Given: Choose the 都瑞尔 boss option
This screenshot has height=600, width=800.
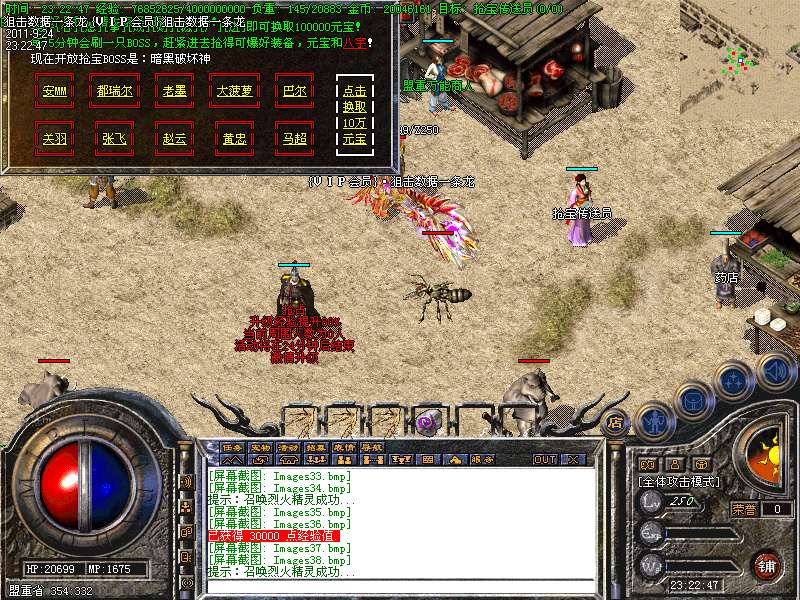Looking at the screenshot, I should pyautogui.click(x=115, y=90).
